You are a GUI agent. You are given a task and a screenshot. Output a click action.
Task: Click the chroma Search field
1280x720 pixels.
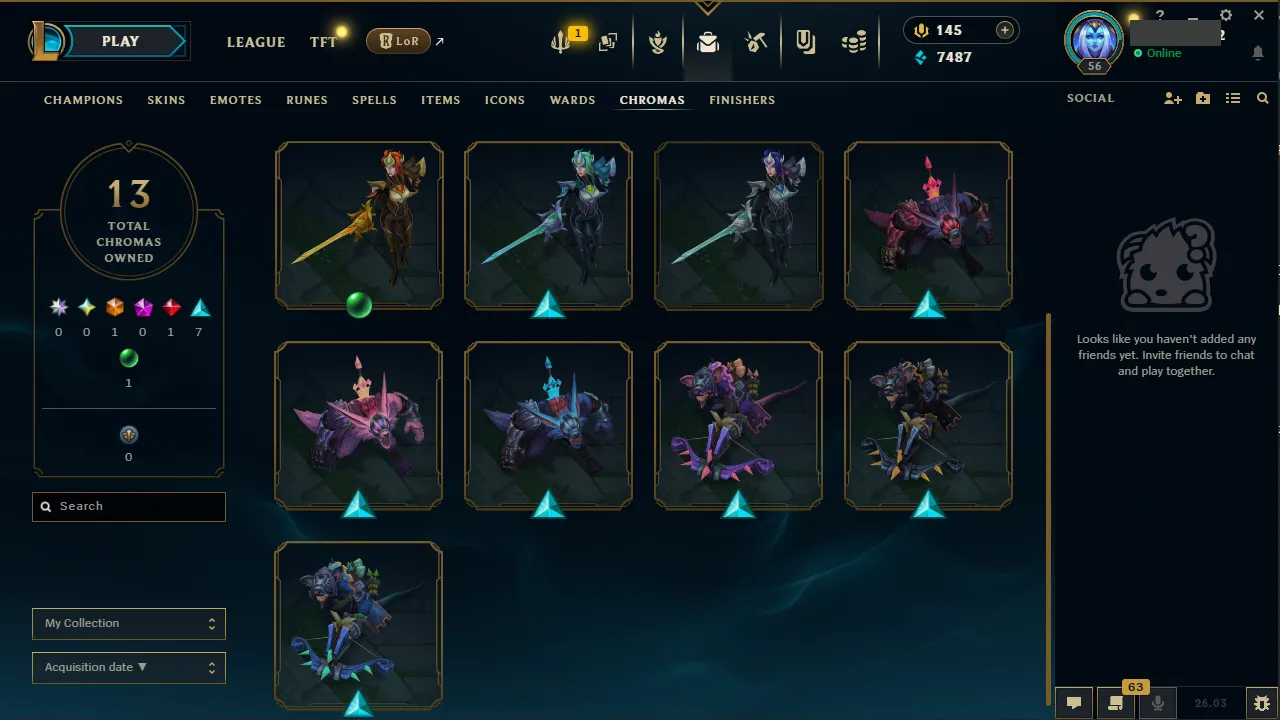click(x=128, y=506)
